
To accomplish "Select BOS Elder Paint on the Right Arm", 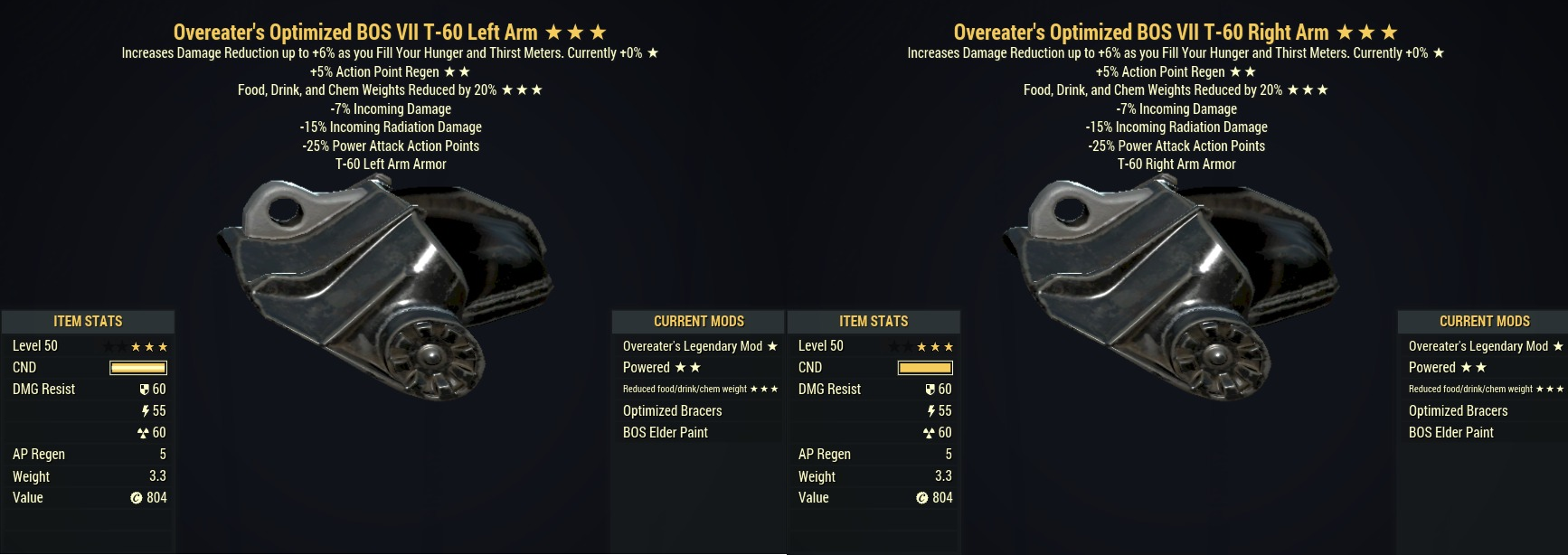I will pyautogui.click(x=1451, y=432).
